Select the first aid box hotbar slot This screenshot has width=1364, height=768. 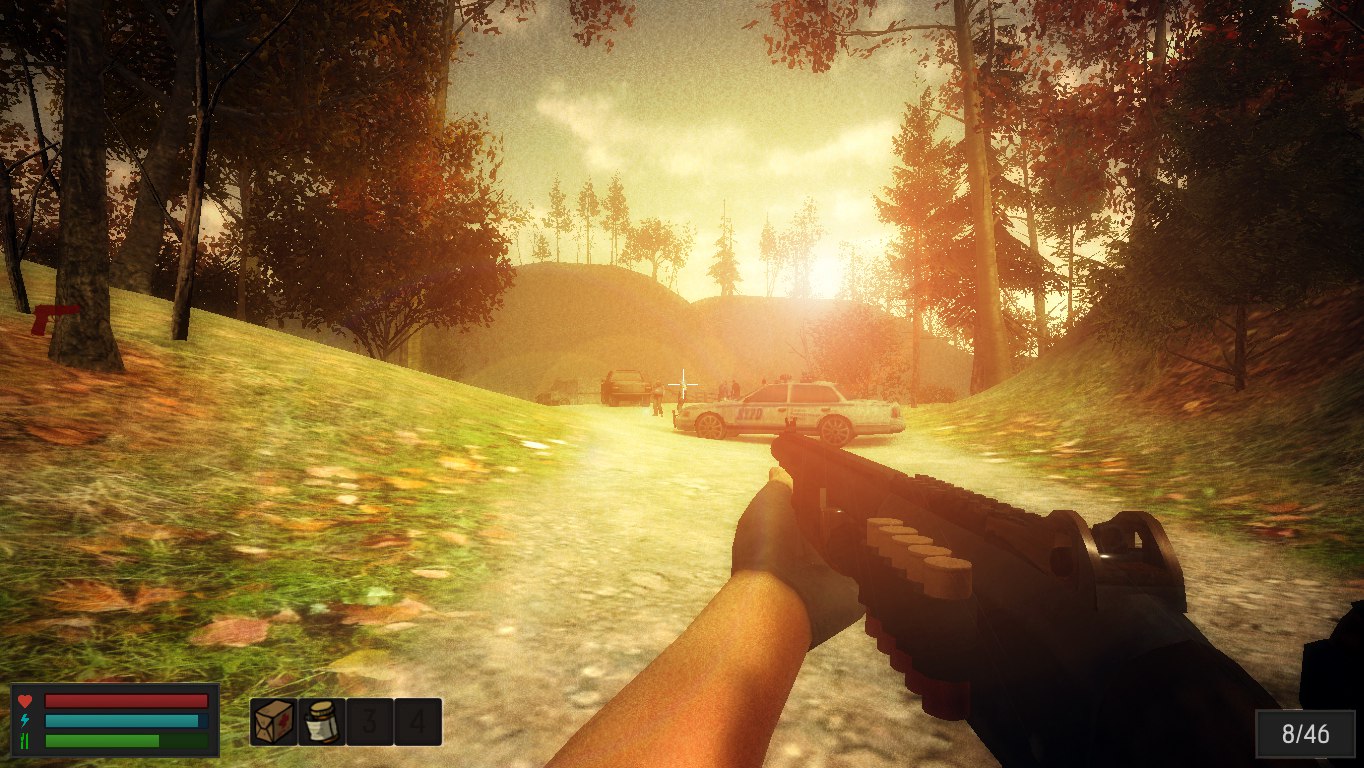(274, 721)
